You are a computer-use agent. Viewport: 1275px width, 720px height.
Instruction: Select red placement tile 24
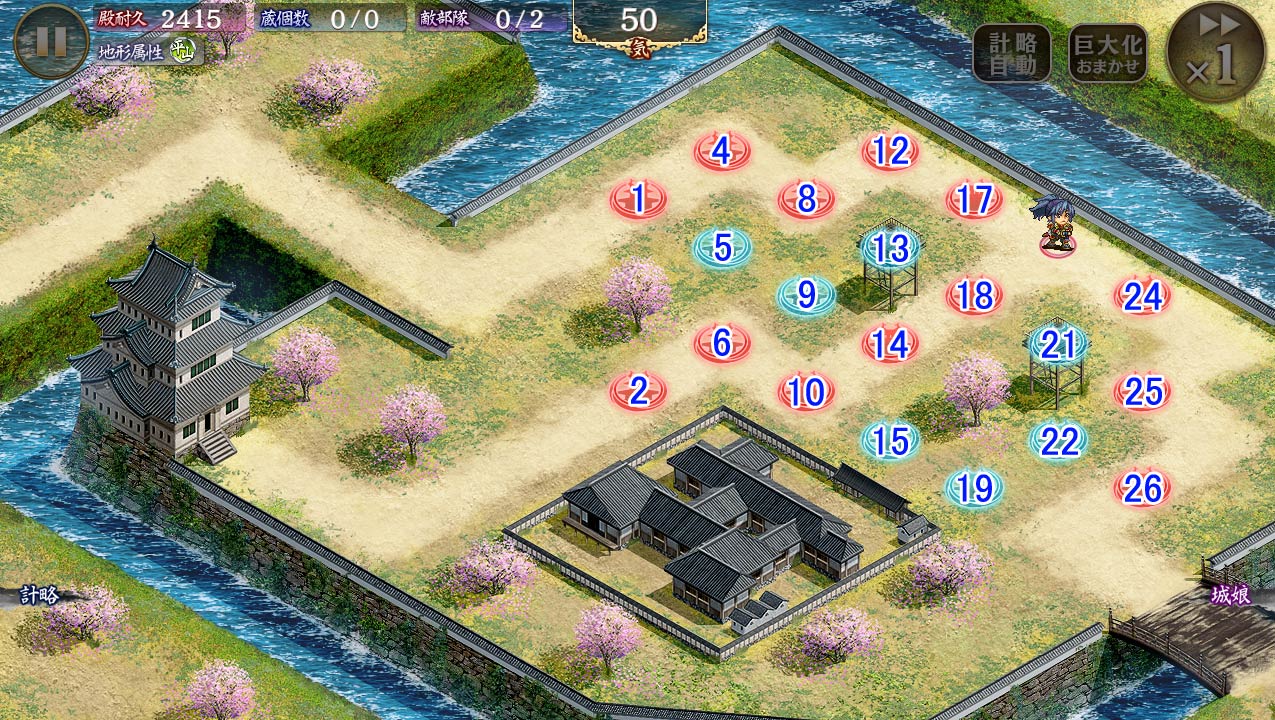point(1142,296)
